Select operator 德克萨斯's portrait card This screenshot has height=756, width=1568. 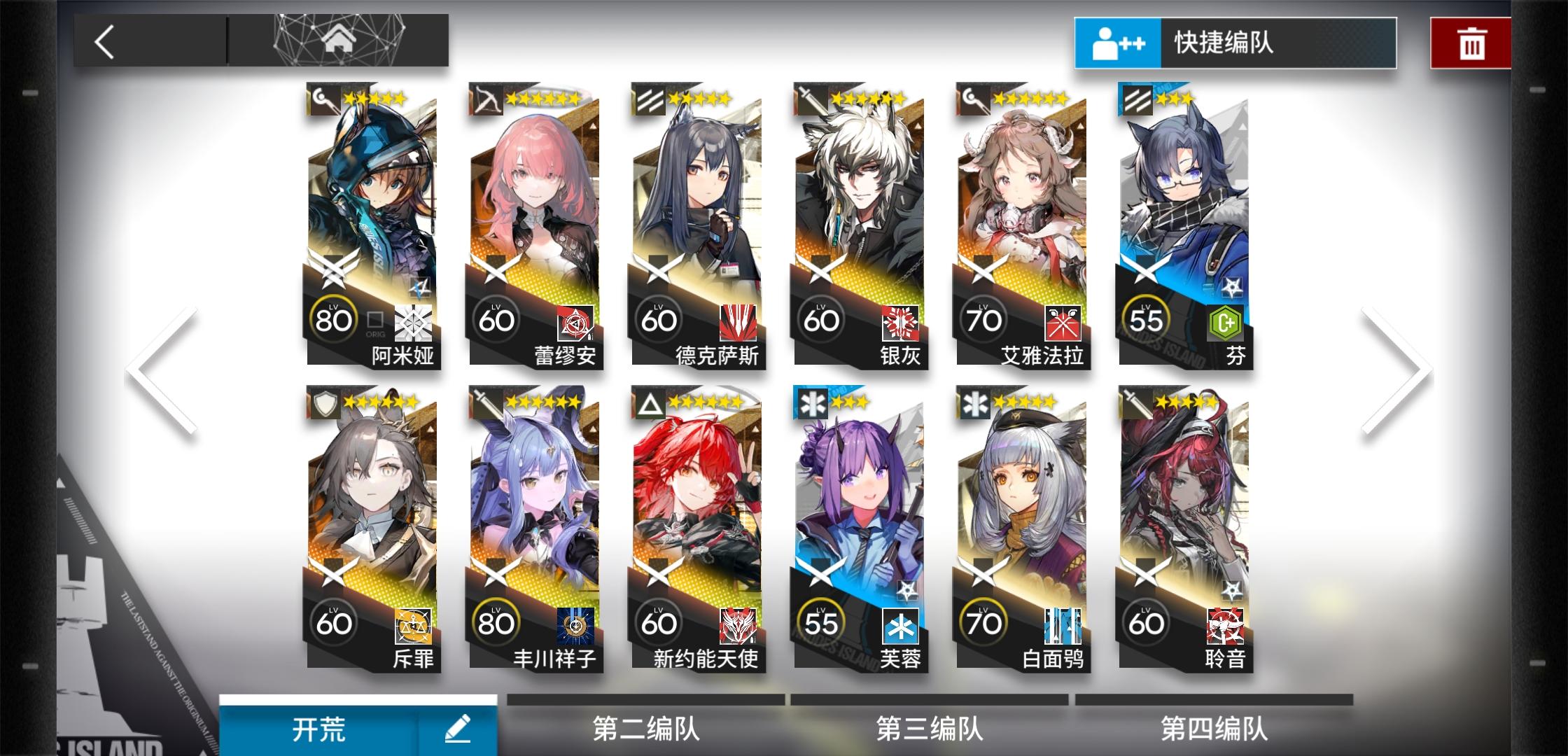pos(696,210)
